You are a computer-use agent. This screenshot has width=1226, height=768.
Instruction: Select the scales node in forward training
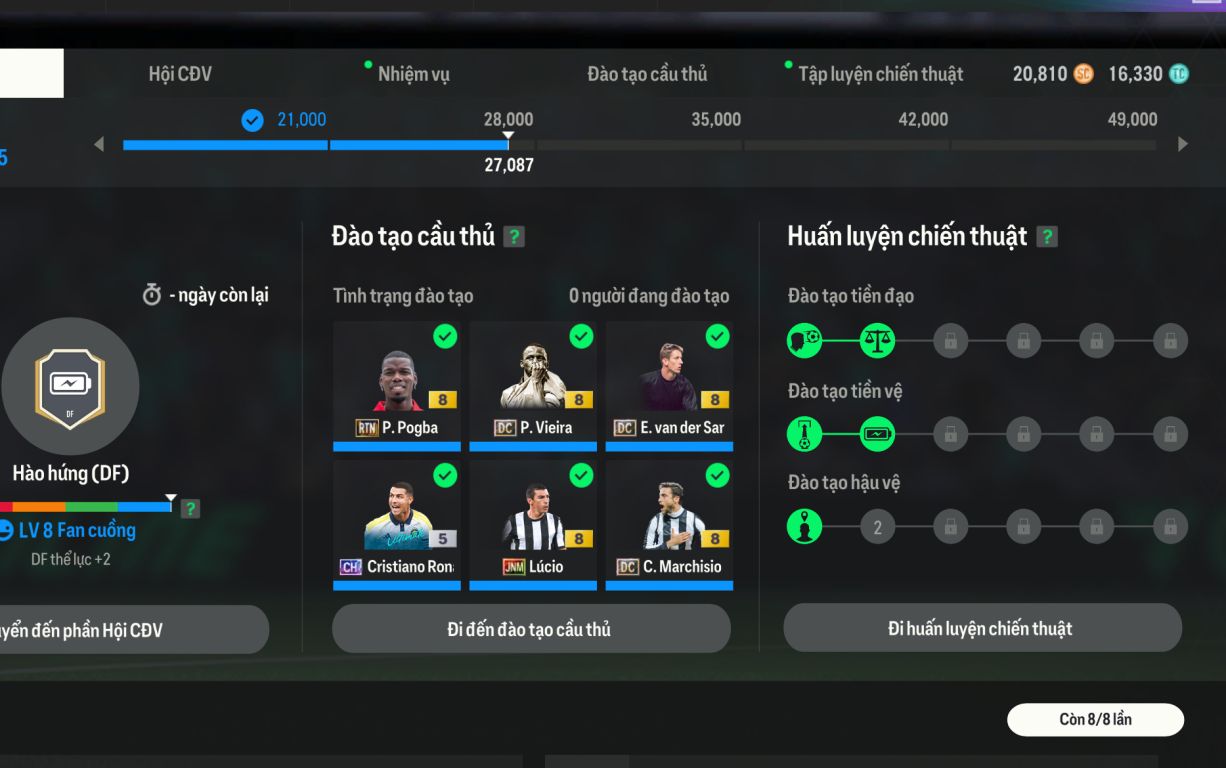pos(877,341)
